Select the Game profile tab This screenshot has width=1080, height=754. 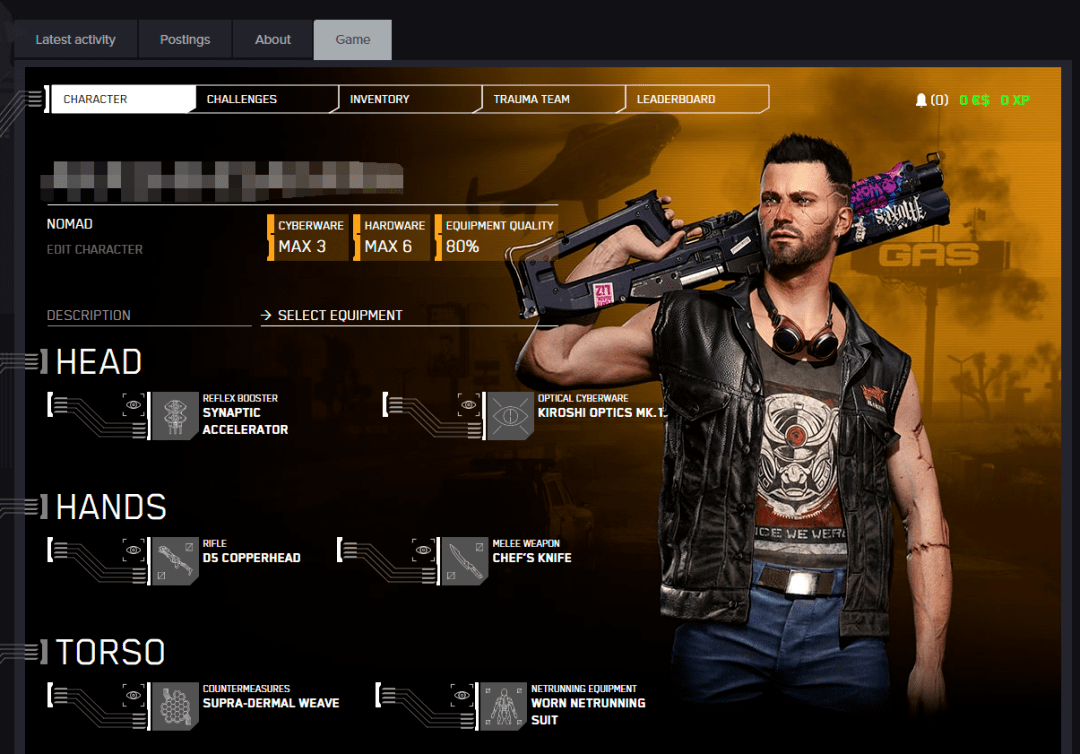coord(353,40)
